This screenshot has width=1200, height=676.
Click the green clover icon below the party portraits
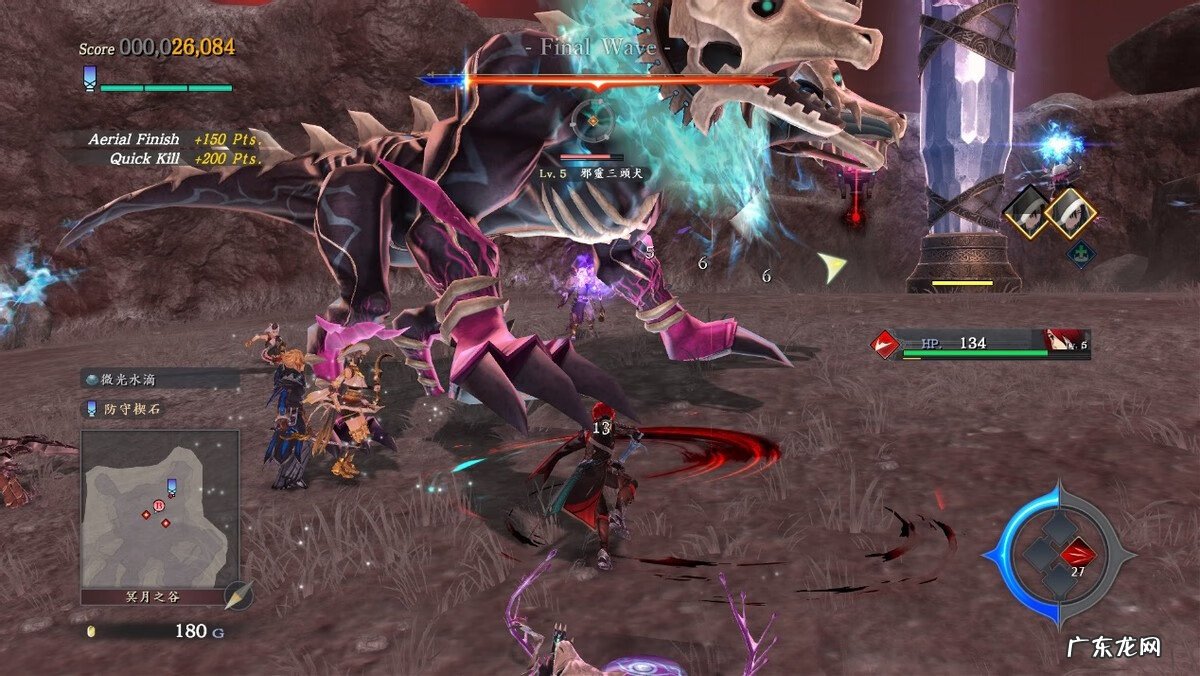click(x=1079, y=253)
